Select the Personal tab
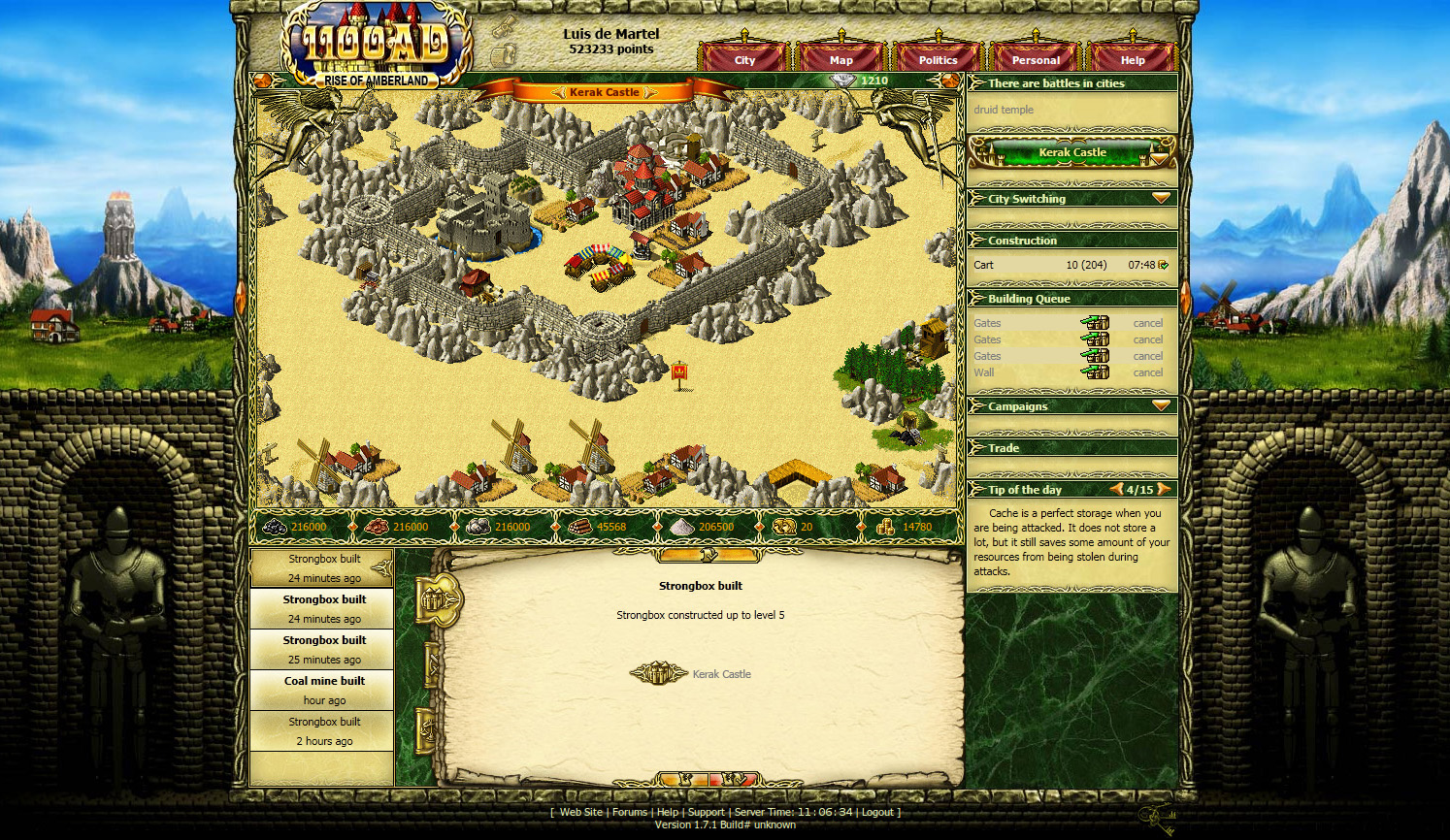The height and width of the screenshot is (840, 1450). pyautogui.click(x=1036, y=59)
